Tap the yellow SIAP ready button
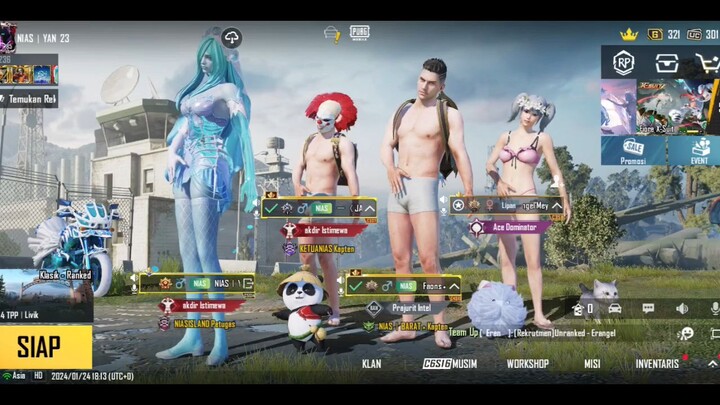The width and height of the screenshot is (720, 405). [x=45, y=347]
